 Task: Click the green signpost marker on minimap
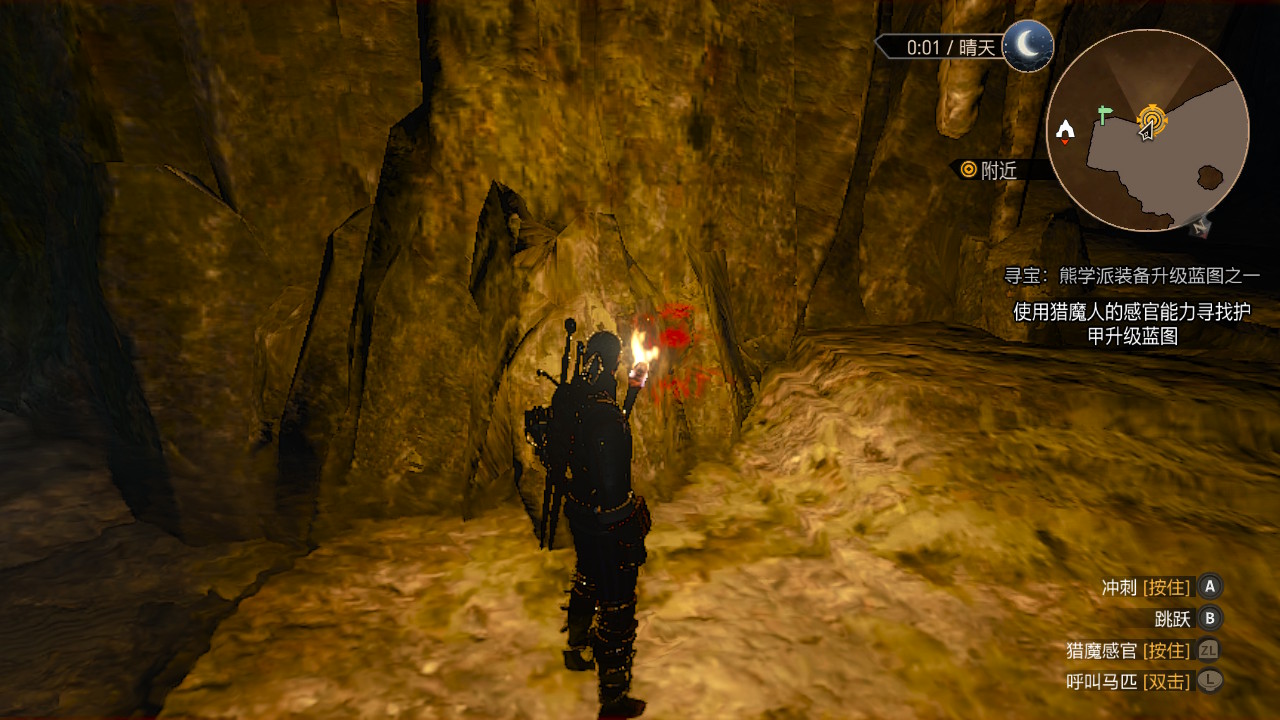click(x=1104, y=114)
